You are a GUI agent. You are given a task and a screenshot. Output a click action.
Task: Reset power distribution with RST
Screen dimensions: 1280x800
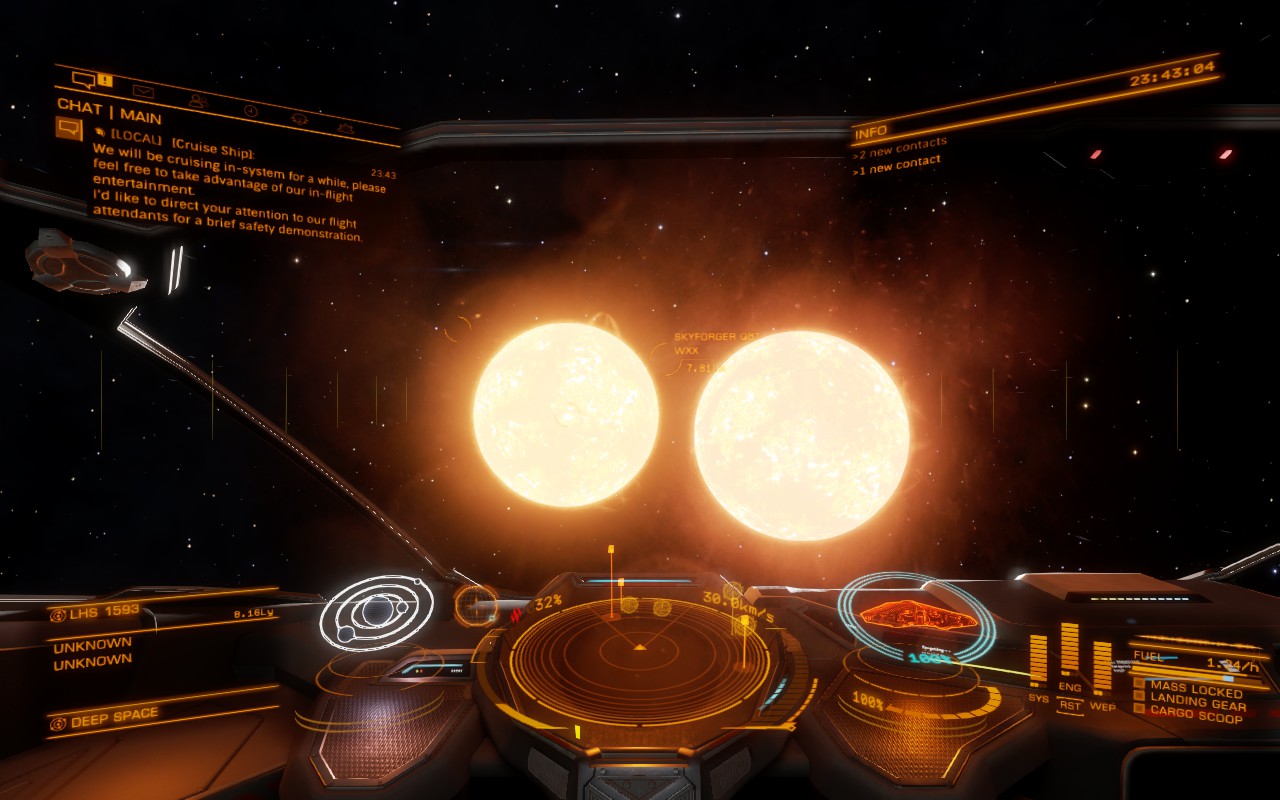point(1070,705)
